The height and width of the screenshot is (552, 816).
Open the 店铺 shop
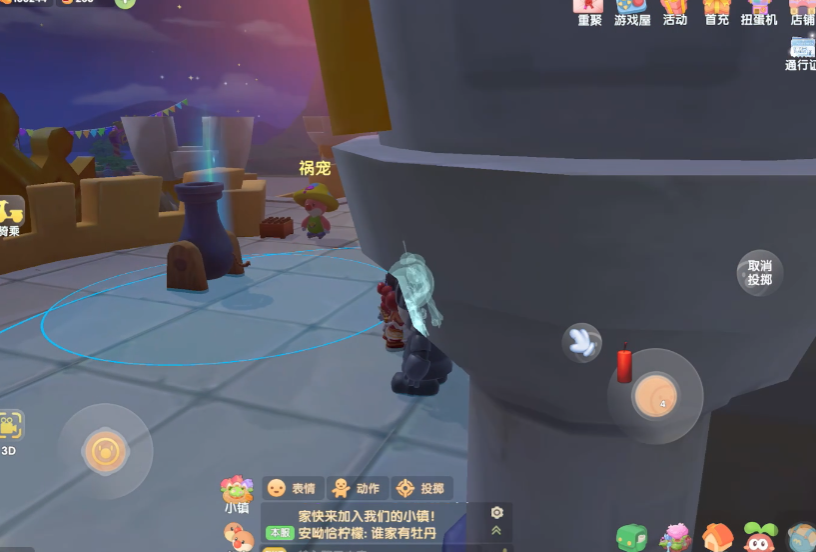(801, 10)
